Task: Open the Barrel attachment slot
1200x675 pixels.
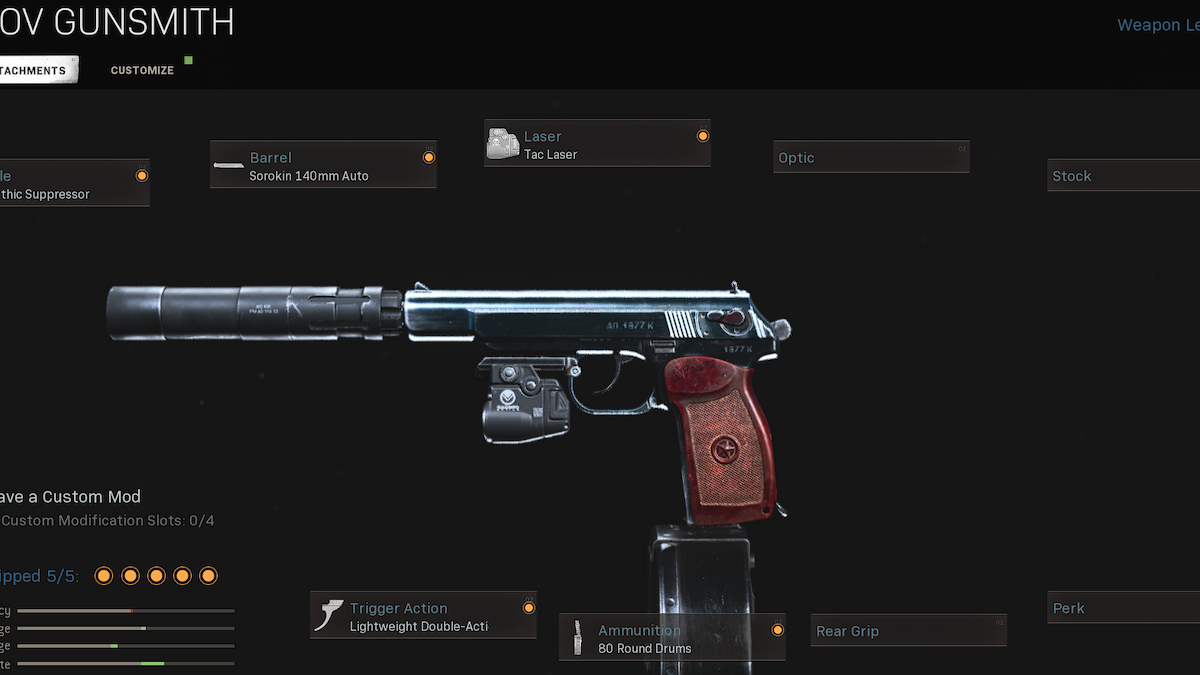Action: point(323,165)
